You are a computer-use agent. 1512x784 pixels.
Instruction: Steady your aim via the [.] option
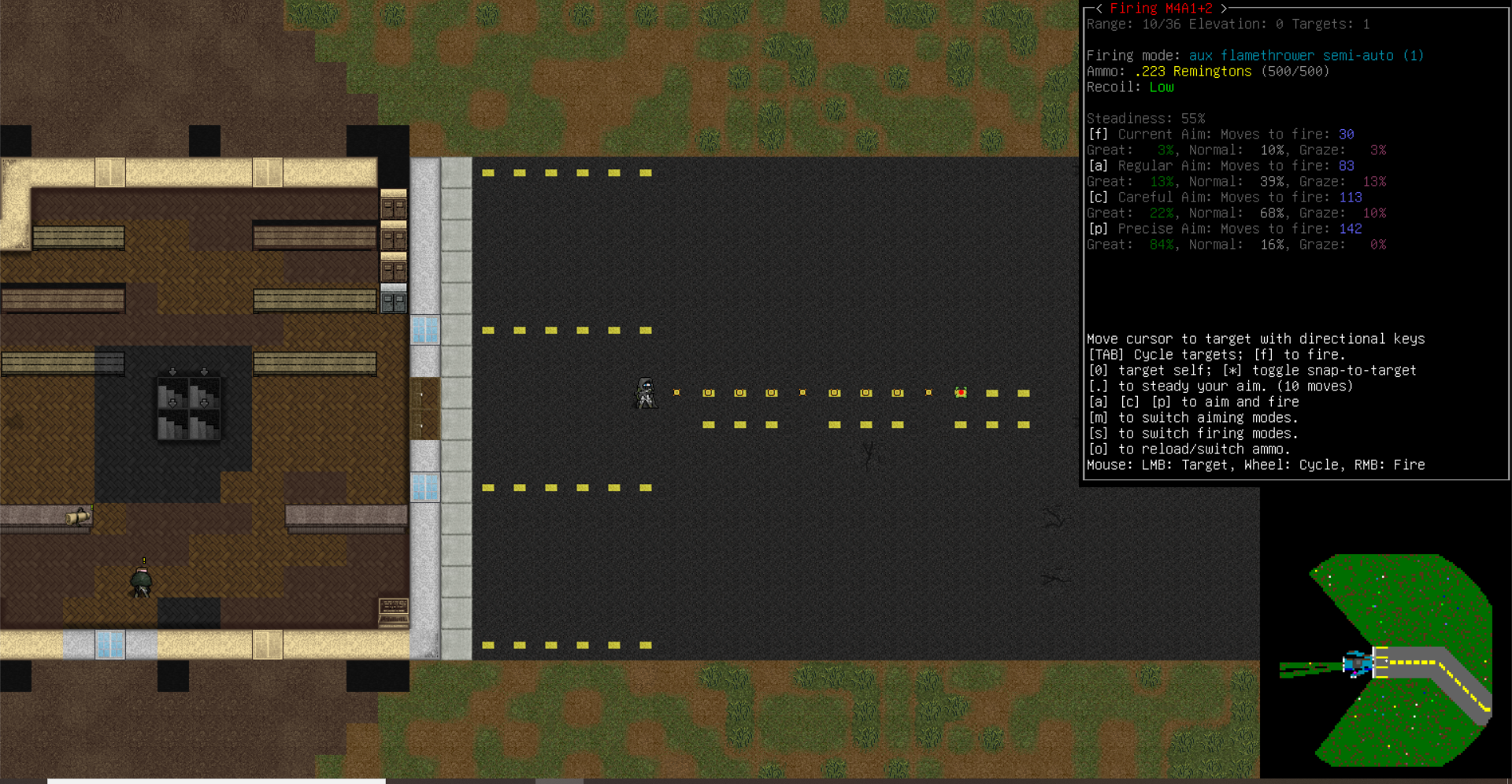(1096, 386)
